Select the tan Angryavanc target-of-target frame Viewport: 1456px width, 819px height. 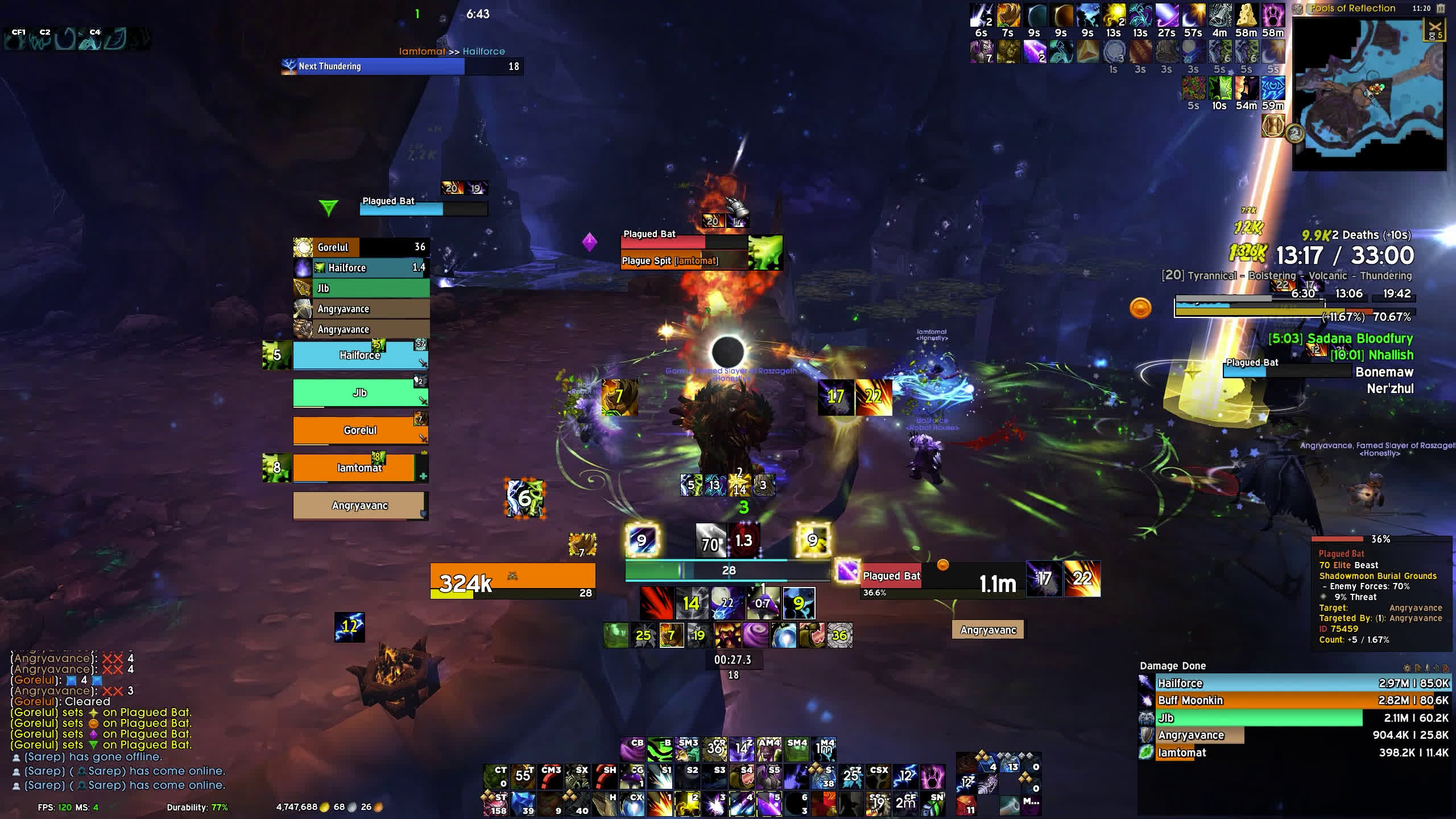[x=988, y=630]
